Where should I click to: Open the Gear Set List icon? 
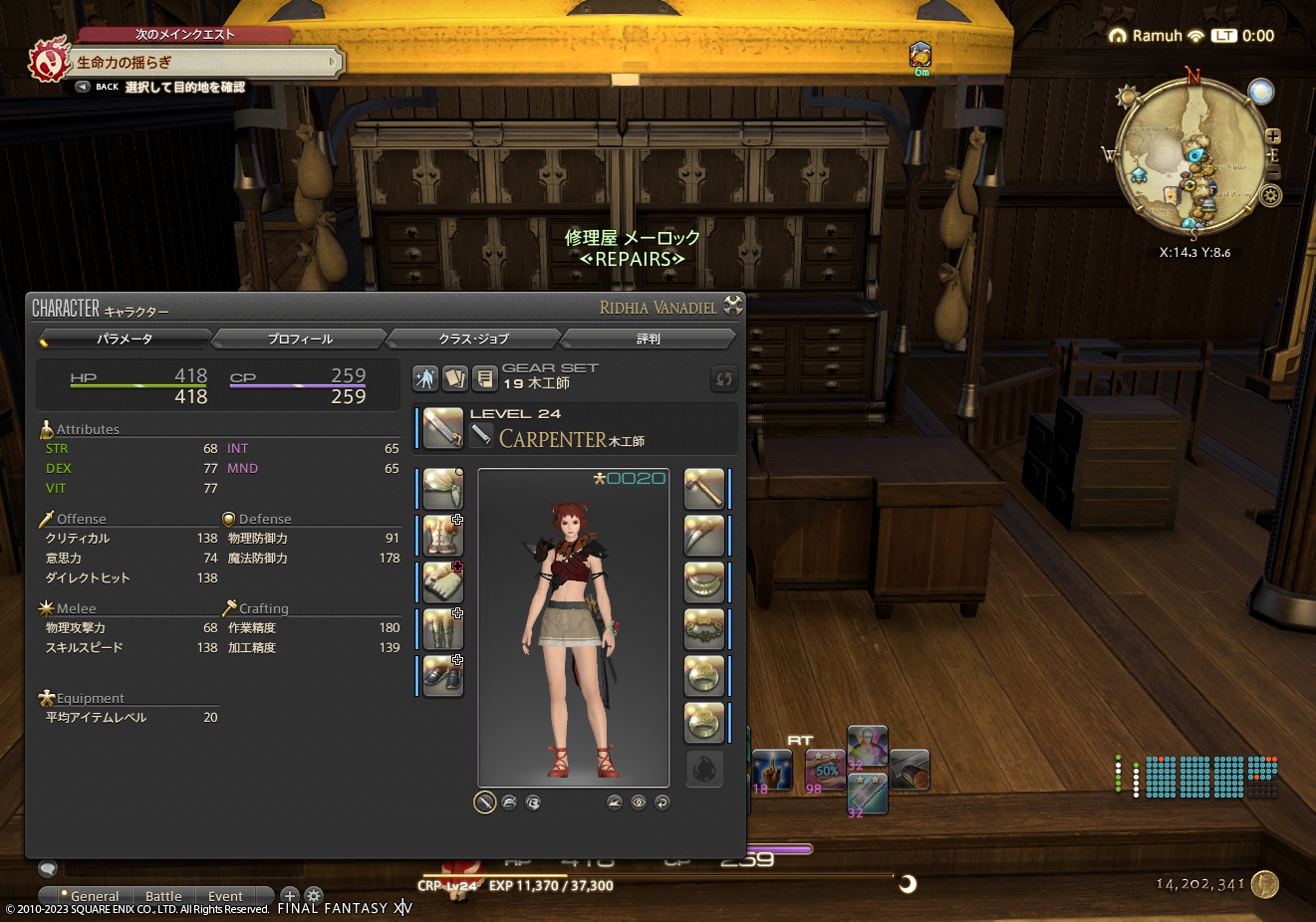point(484,378)
